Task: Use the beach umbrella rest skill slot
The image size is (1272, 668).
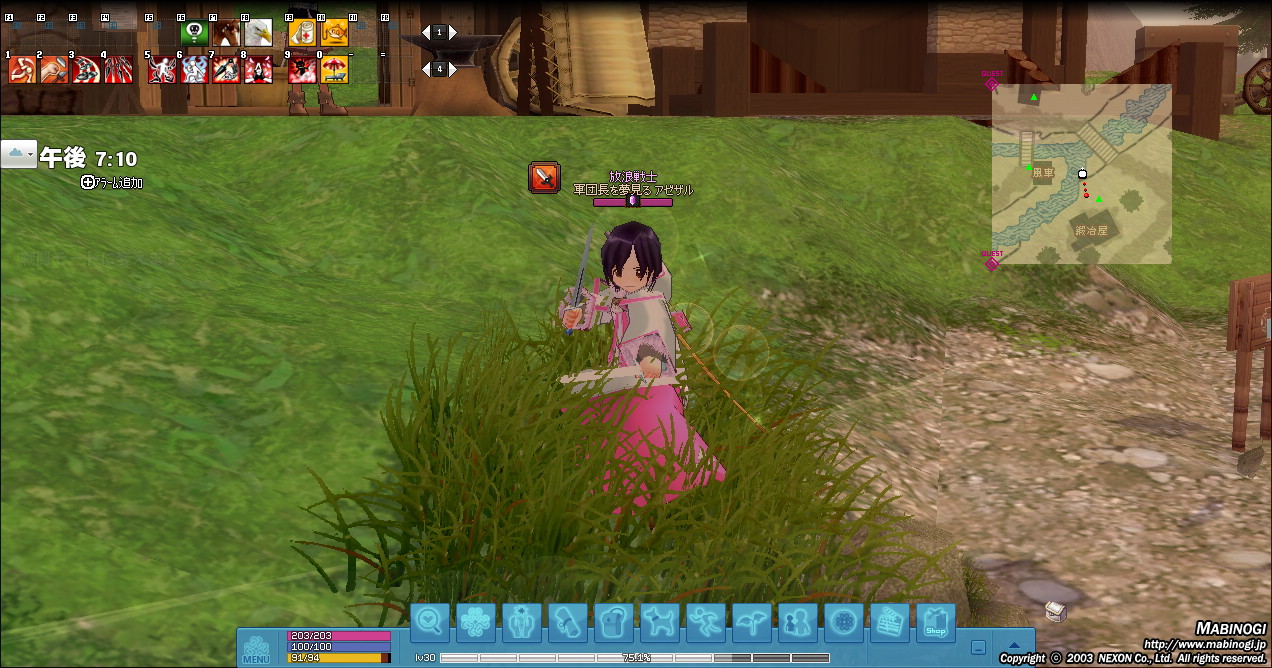Action: point(334,69)
